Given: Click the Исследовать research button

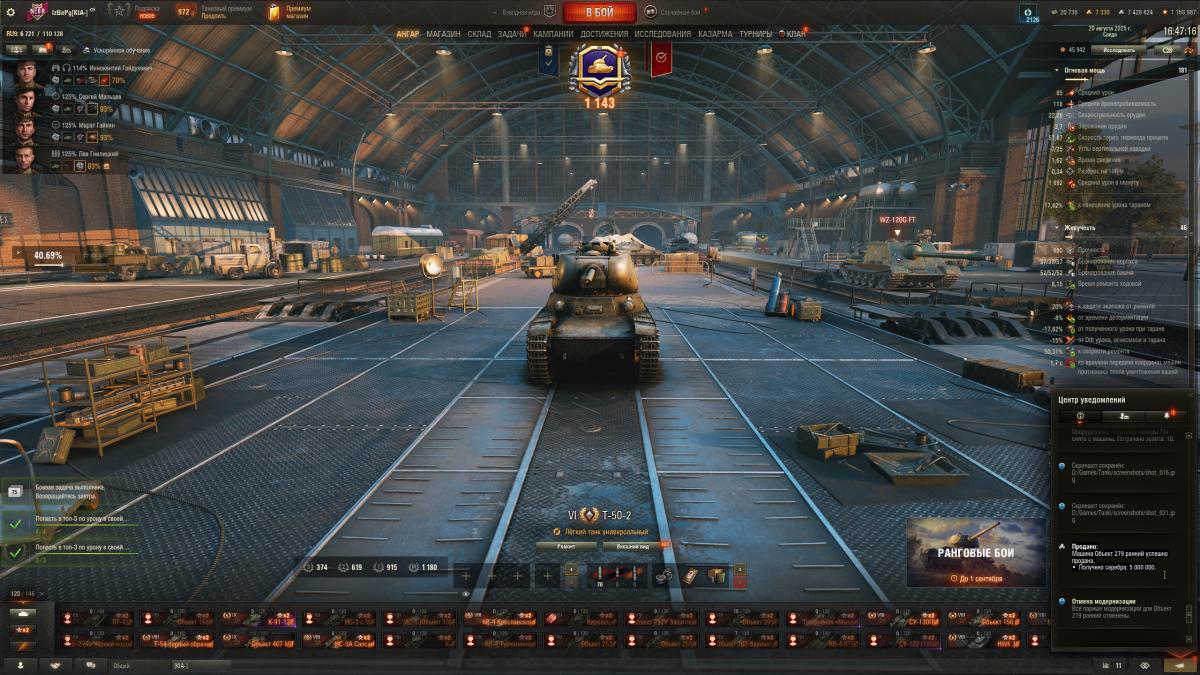Looking at the screenshot, I should point(1118,49).
